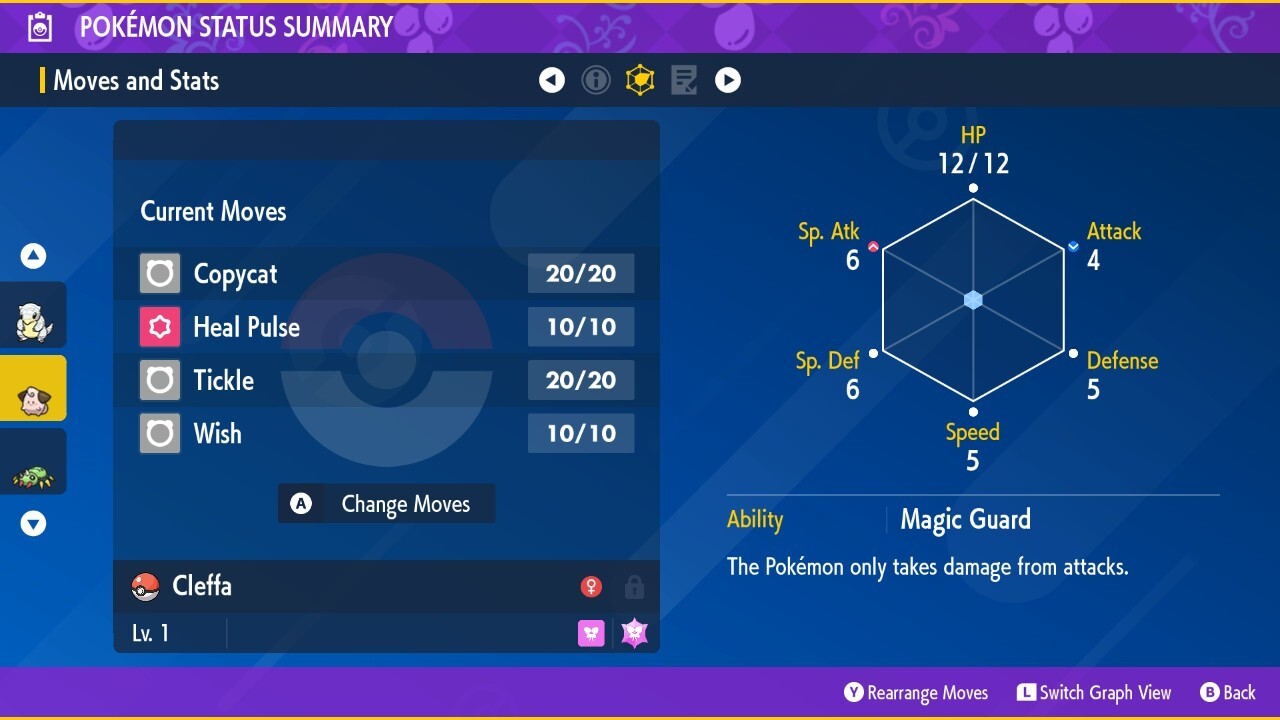Switch to the Moves and Stats tab
Viewport: 1280px width, 720px height.
pyautogui.click(x=135, y=80)
